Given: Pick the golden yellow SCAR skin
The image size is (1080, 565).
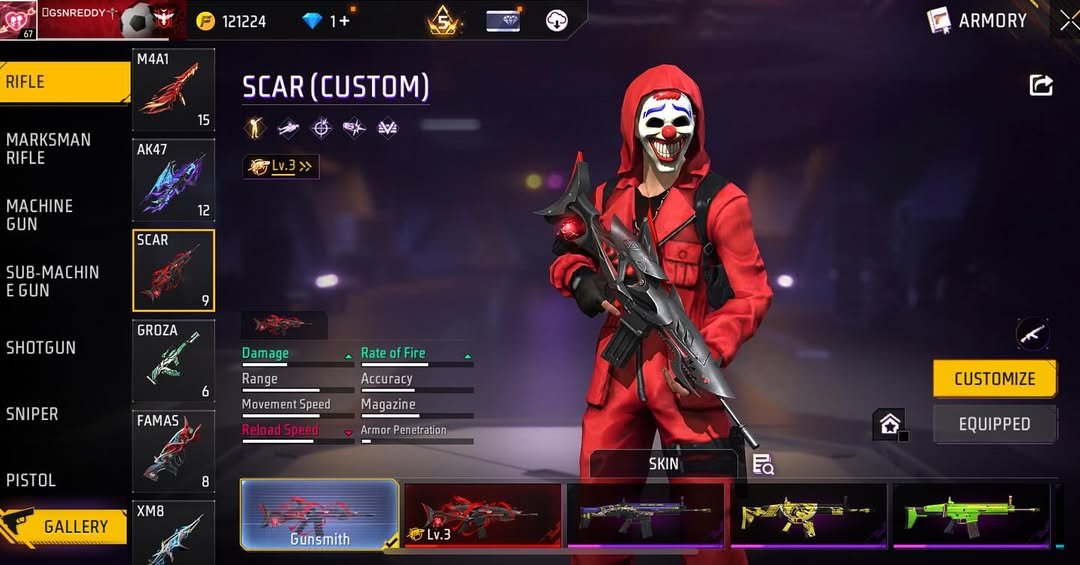Looking at the screenshot, I should [x=808, y=515].
